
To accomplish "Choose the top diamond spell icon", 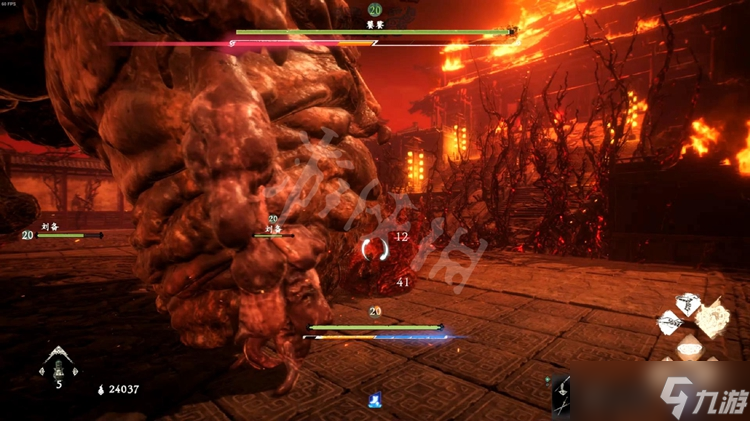I will pos(689,302).
